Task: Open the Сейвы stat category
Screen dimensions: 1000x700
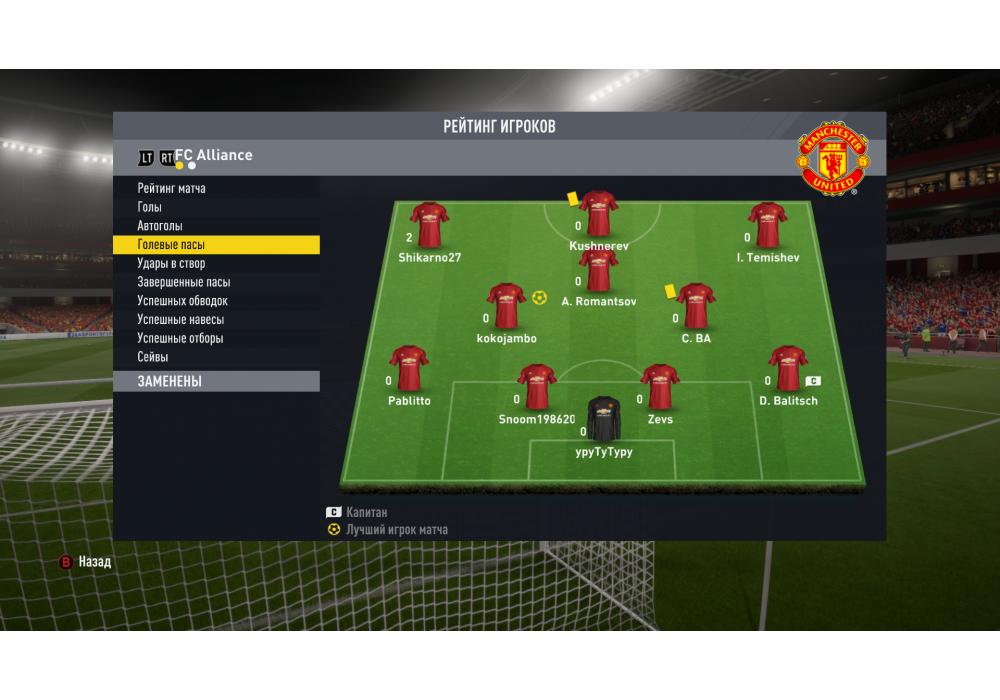Action: point(153,357)
